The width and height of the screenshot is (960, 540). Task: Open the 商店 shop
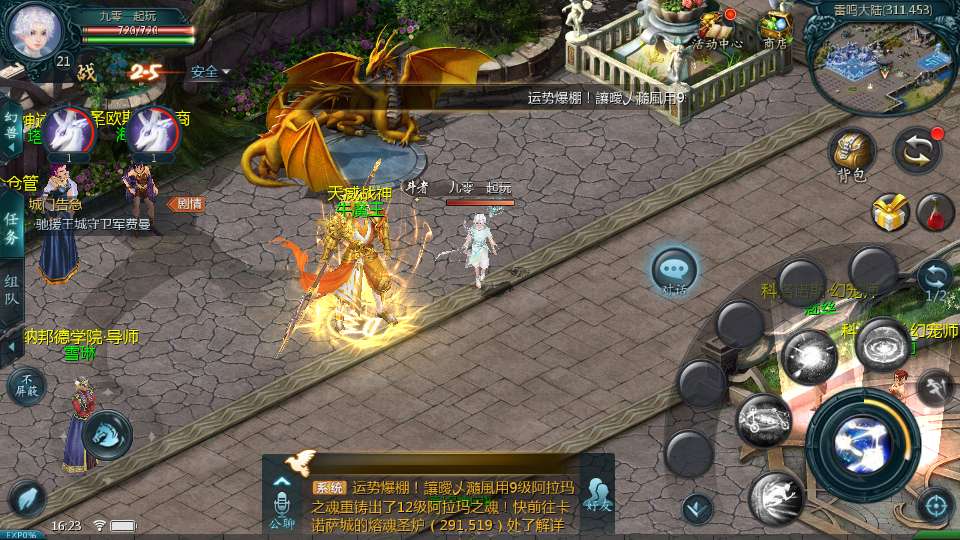coord(775,30)
